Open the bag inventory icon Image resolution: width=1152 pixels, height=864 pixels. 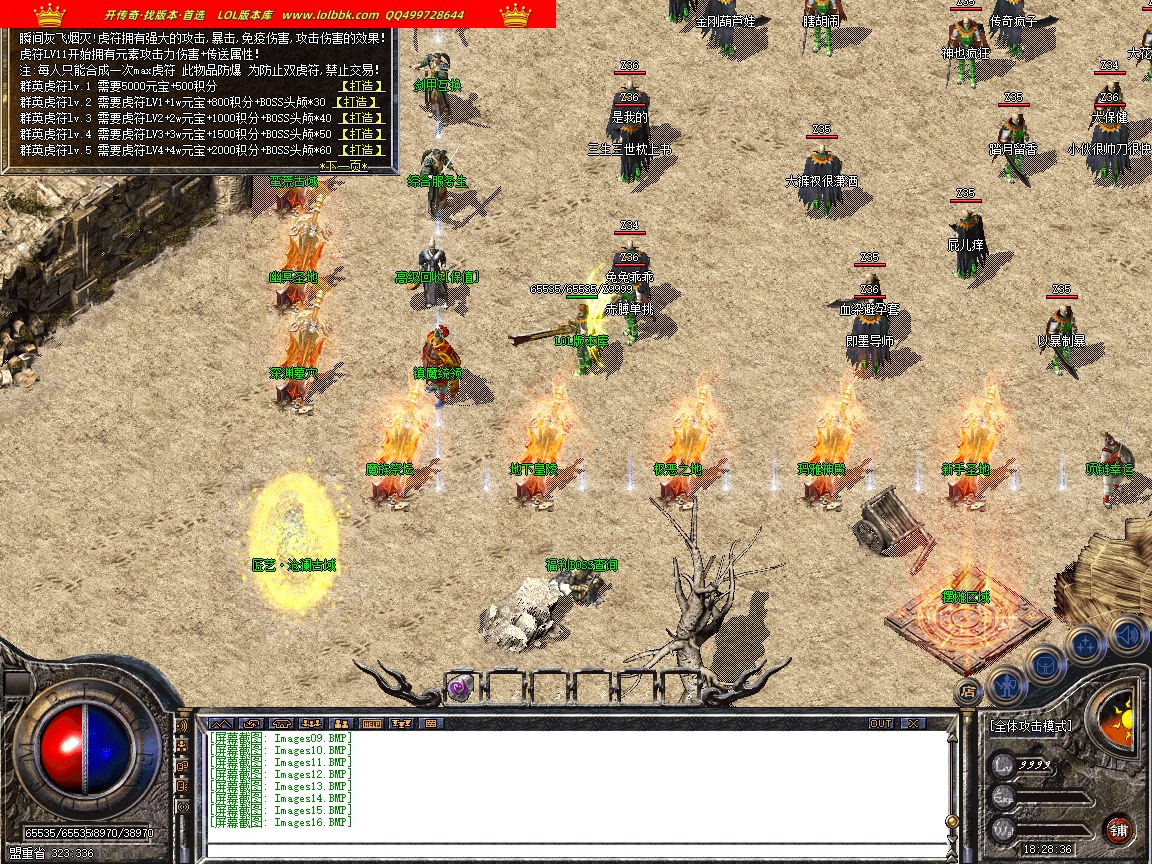coord(1046,663)
